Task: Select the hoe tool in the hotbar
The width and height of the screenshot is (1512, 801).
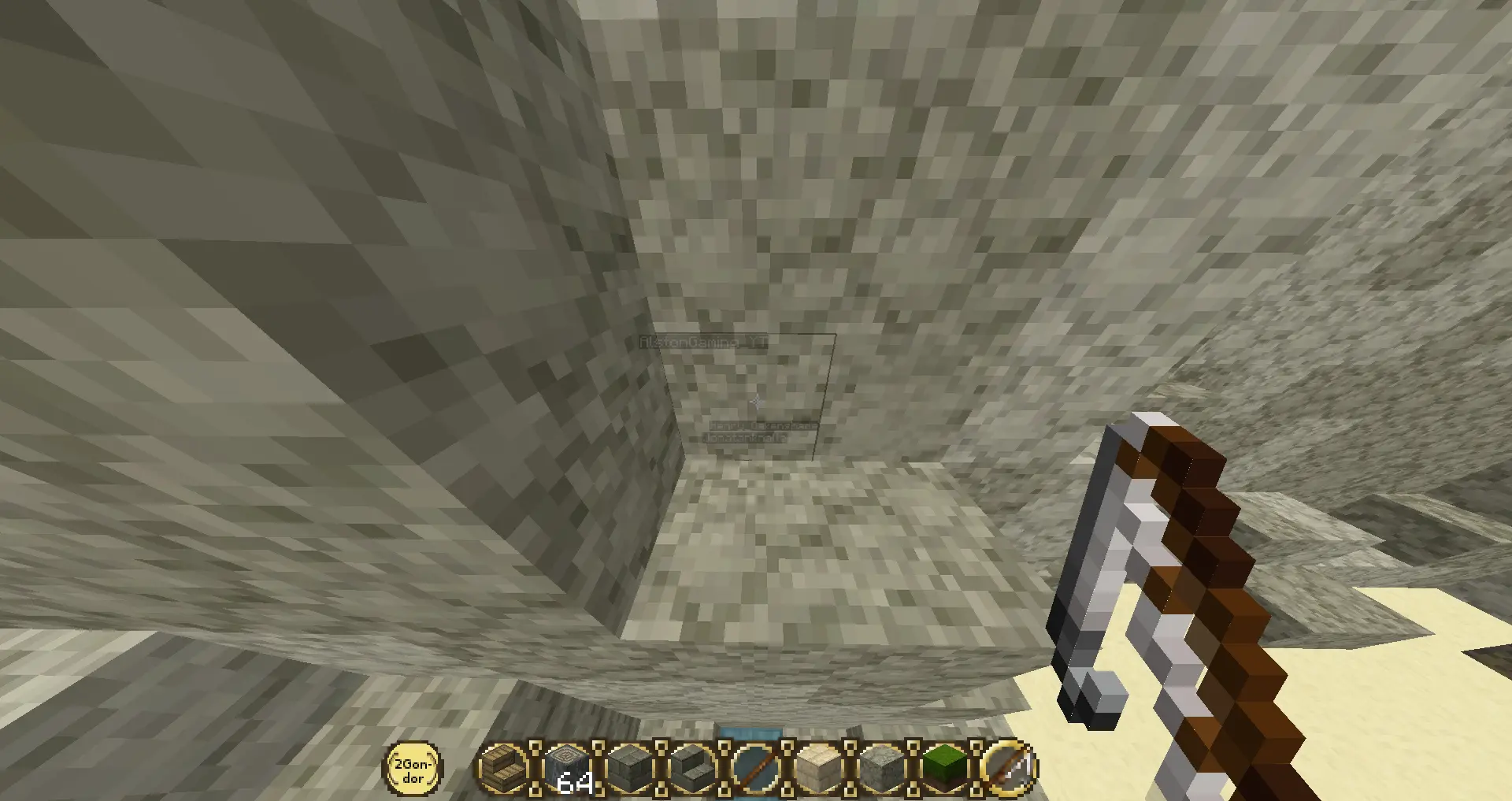Action: (x=1009, y=767)
